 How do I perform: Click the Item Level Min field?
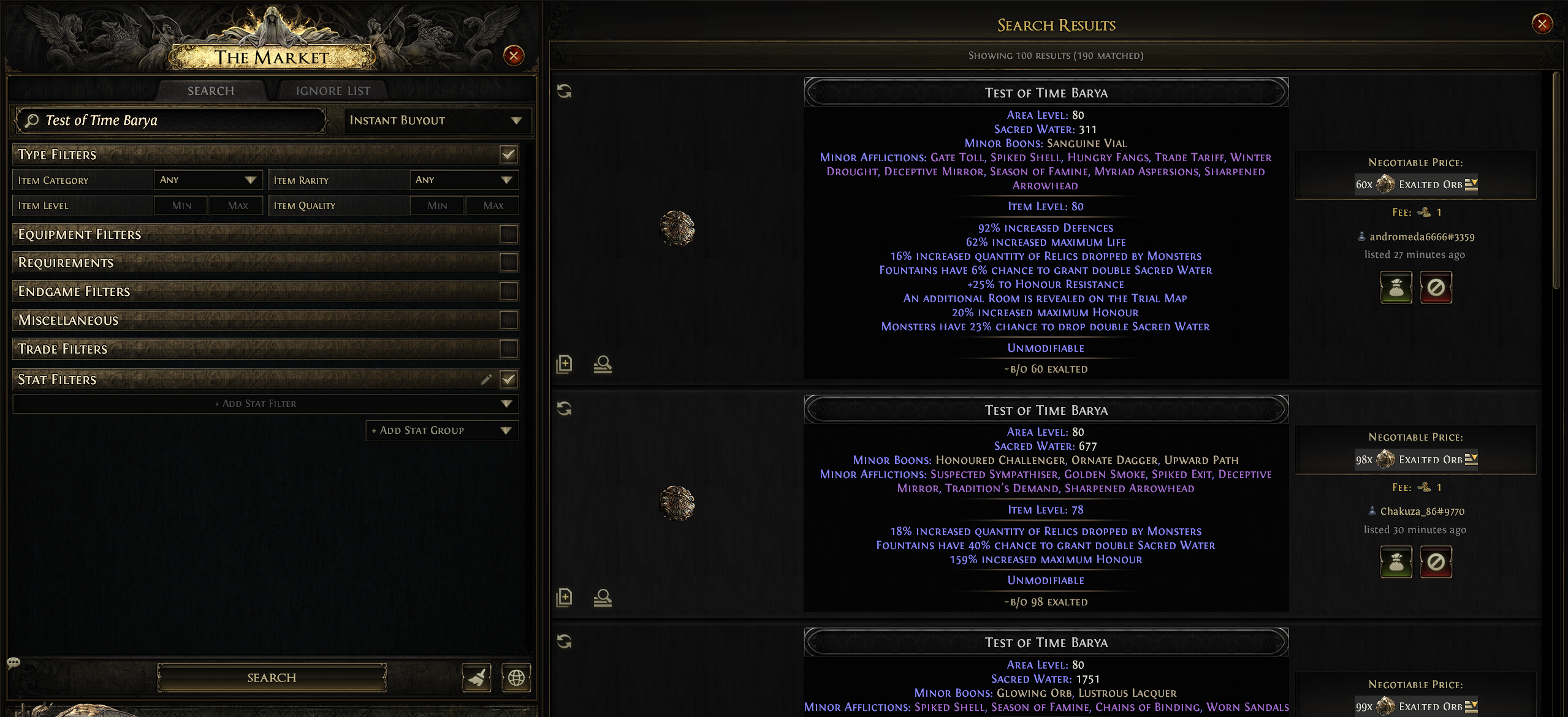pos(181,205)
